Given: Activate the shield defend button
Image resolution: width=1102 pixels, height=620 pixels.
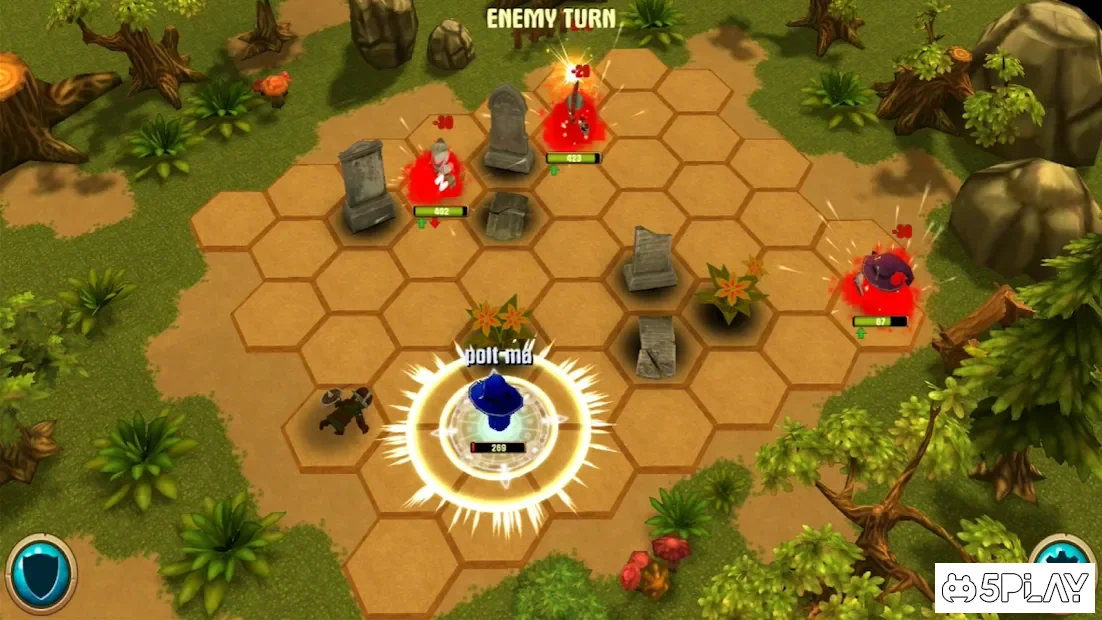Looking at the screenshot, I should 41,574.
